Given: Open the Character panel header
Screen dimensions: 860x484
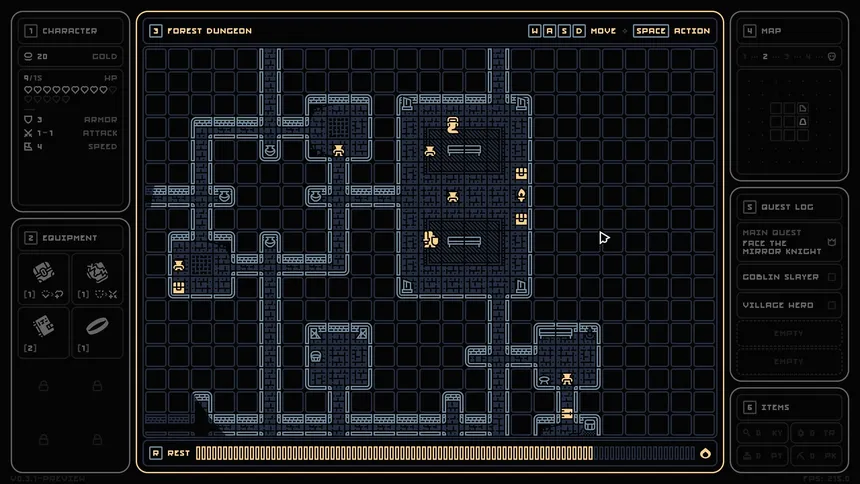Looking at the screenshot, I should (70, 31).
